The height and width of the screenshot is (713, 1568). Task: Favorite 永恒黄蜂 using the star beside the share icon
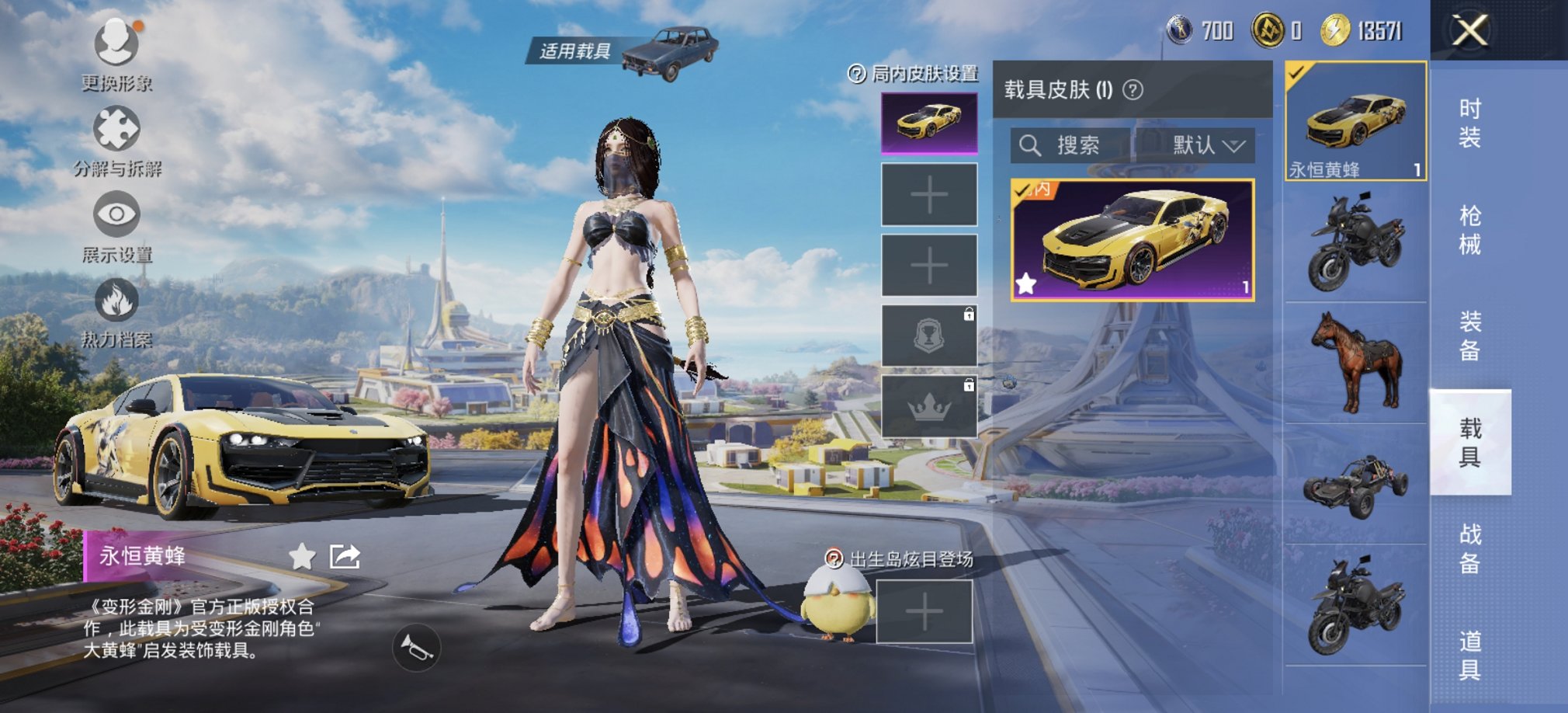[x=302, y=556]
